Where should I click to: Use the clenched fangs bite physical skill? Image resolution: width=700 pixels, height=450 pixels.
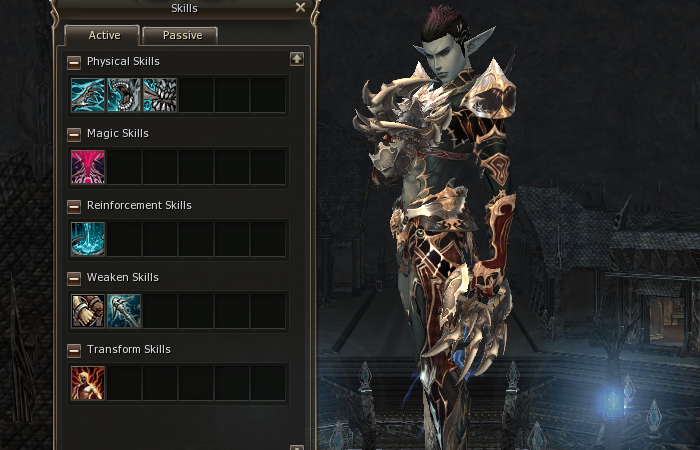(x=160, y=95)
